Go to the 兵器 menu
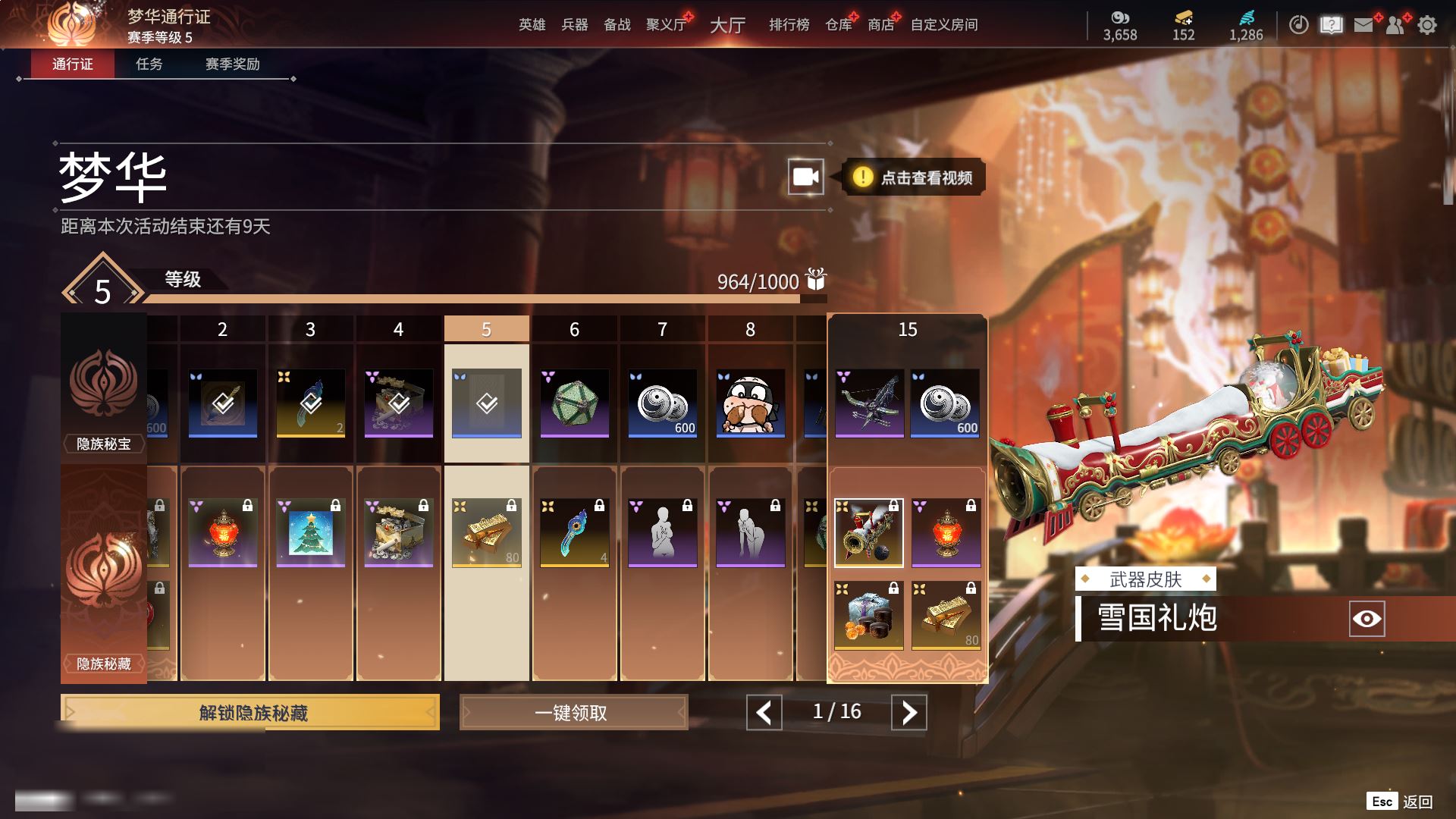This screenshot has width=1456, height=819. click(574, 25)
